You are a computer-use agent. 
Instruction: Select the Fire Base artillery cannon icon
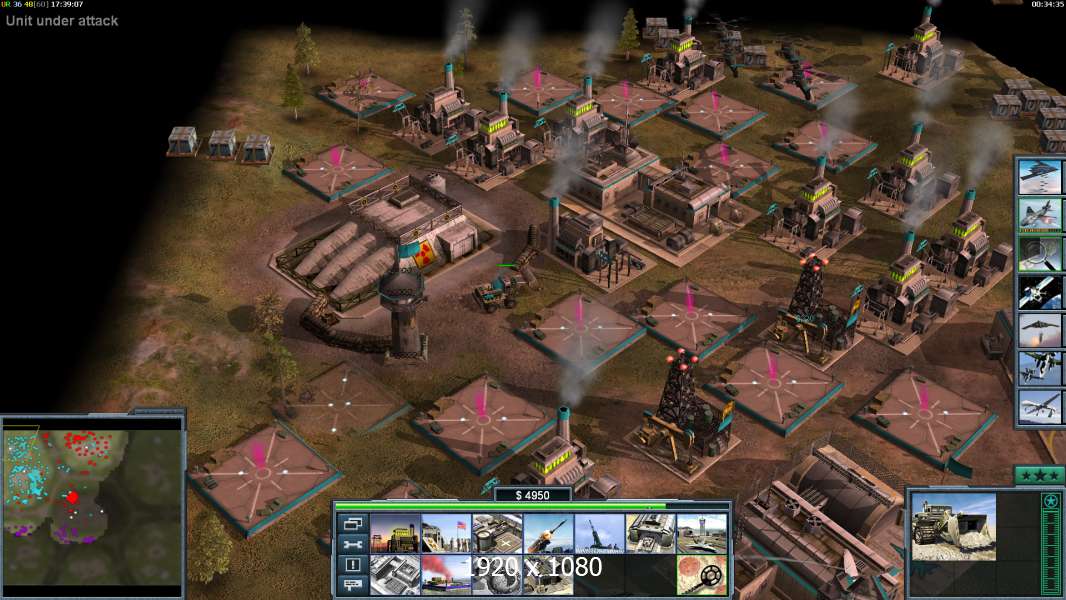click(599, 533)
